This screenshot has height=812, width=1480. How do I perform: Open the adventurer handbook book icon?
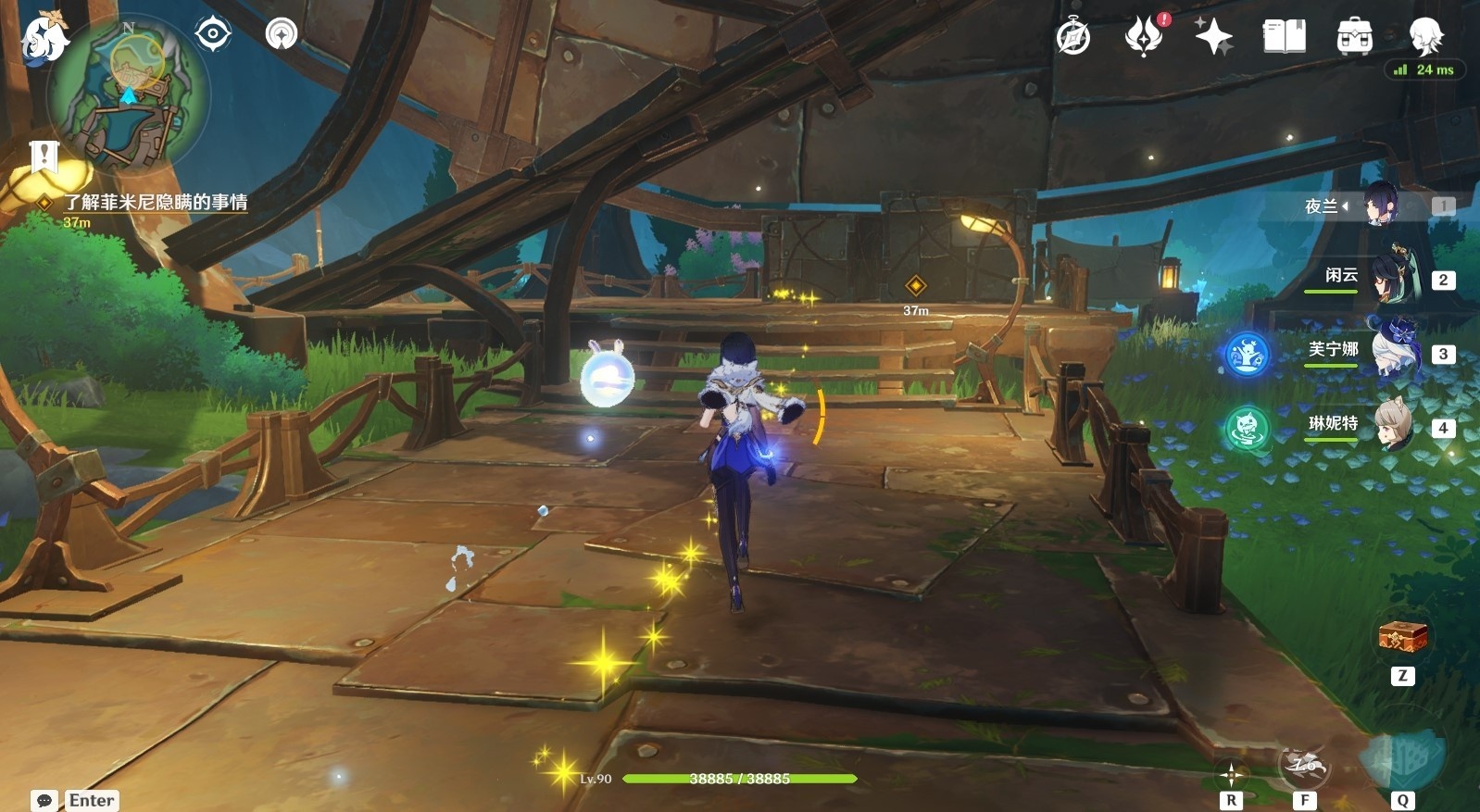(x=1285, y=37)
